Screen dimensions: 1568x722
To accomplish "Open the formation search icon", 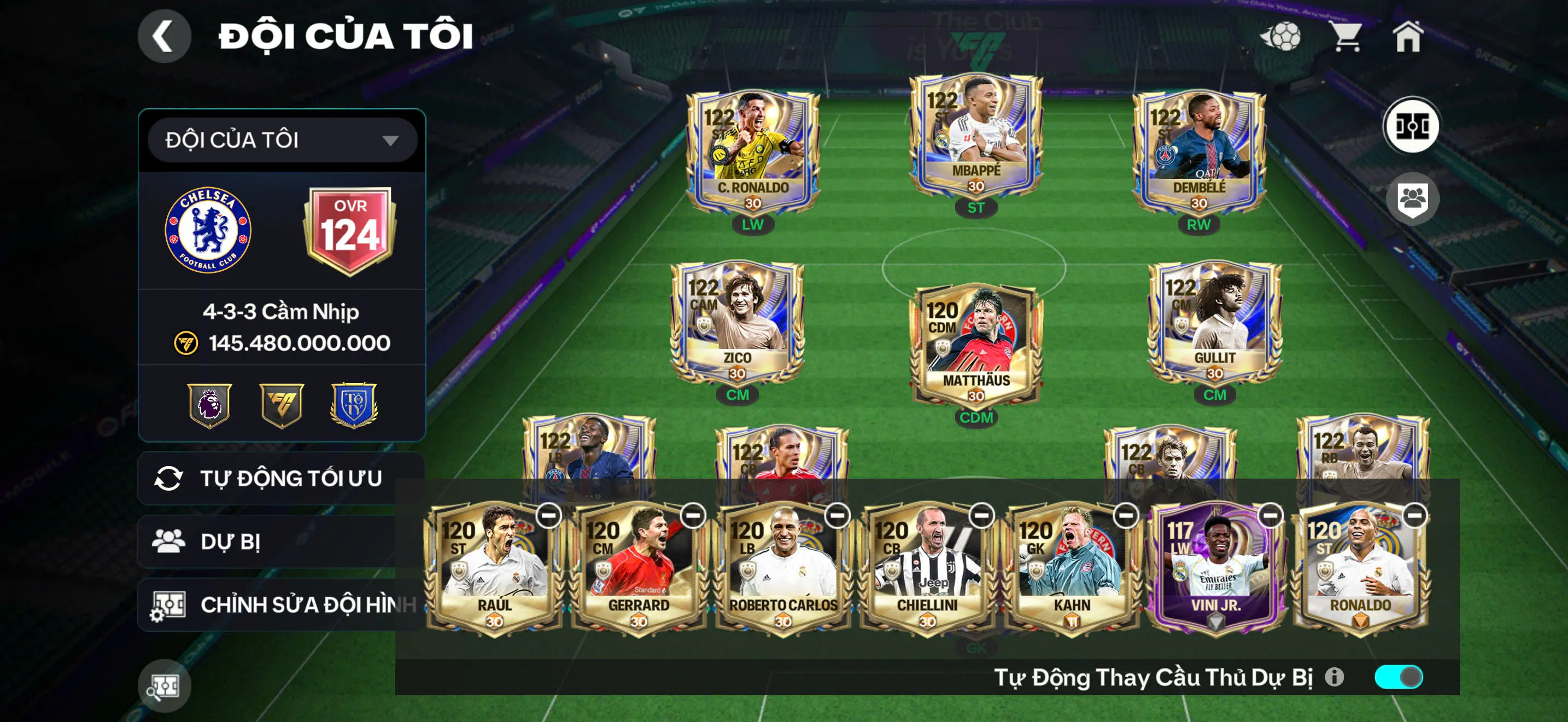I will pyautogui.click(x=163, y=686).
